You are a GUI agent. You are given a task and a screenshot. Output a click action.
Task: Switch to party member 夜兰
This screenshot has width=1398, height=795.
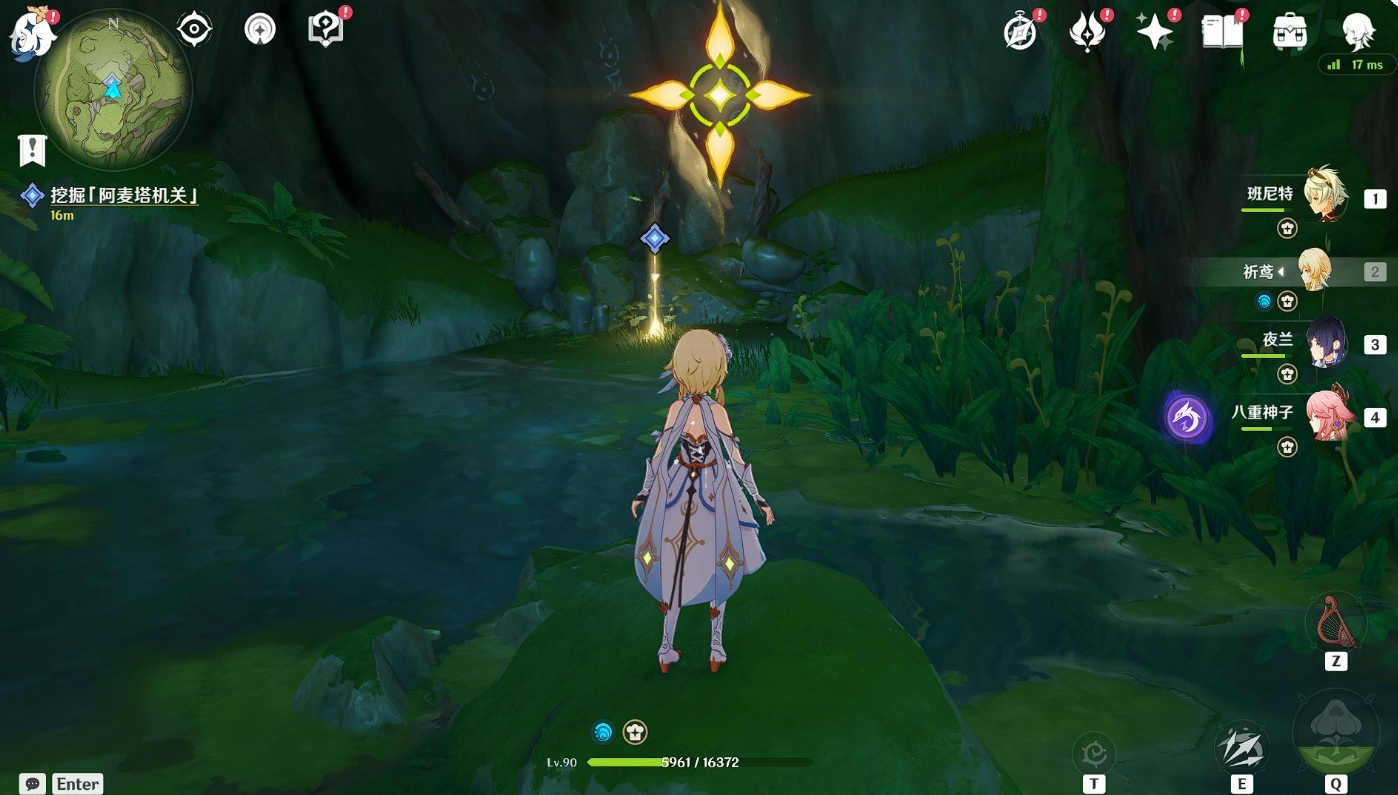pyautogui.click(x=1325, y=343)
